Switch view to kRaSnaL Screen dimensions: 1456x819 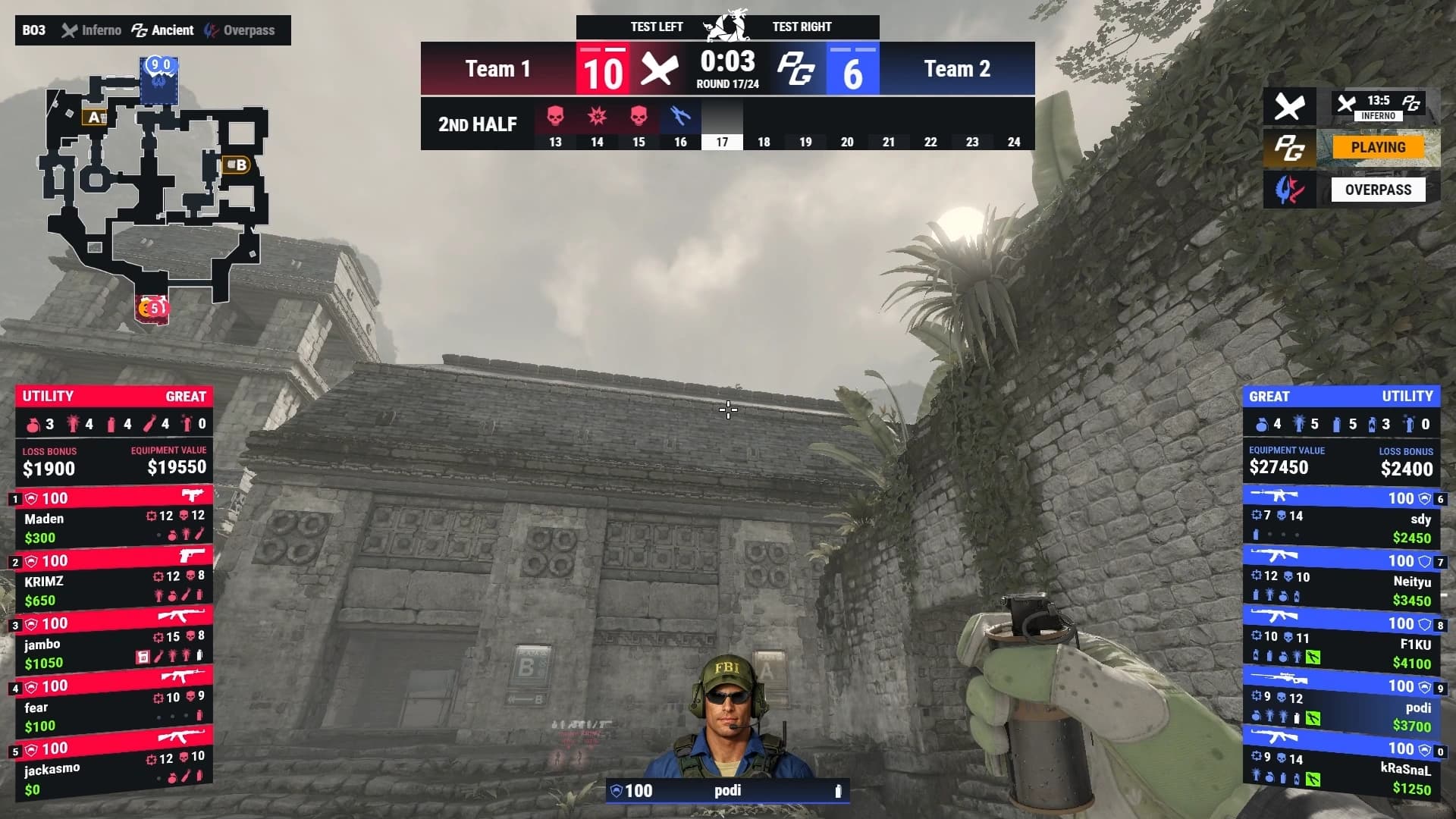click(1341, 770)
